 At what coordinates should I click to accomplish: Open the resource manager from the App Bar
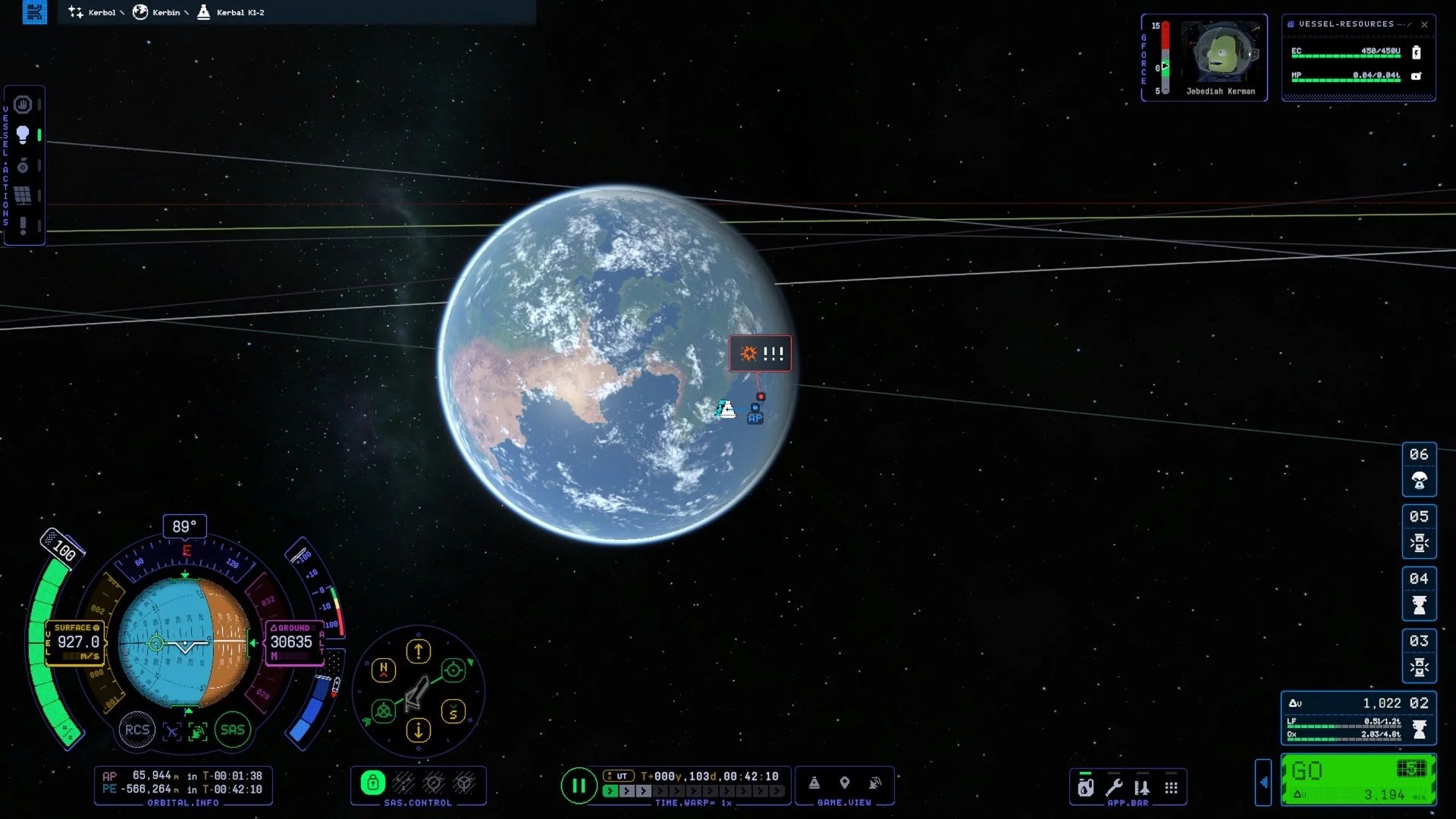pyautogui.click(x=1086, y=786)
